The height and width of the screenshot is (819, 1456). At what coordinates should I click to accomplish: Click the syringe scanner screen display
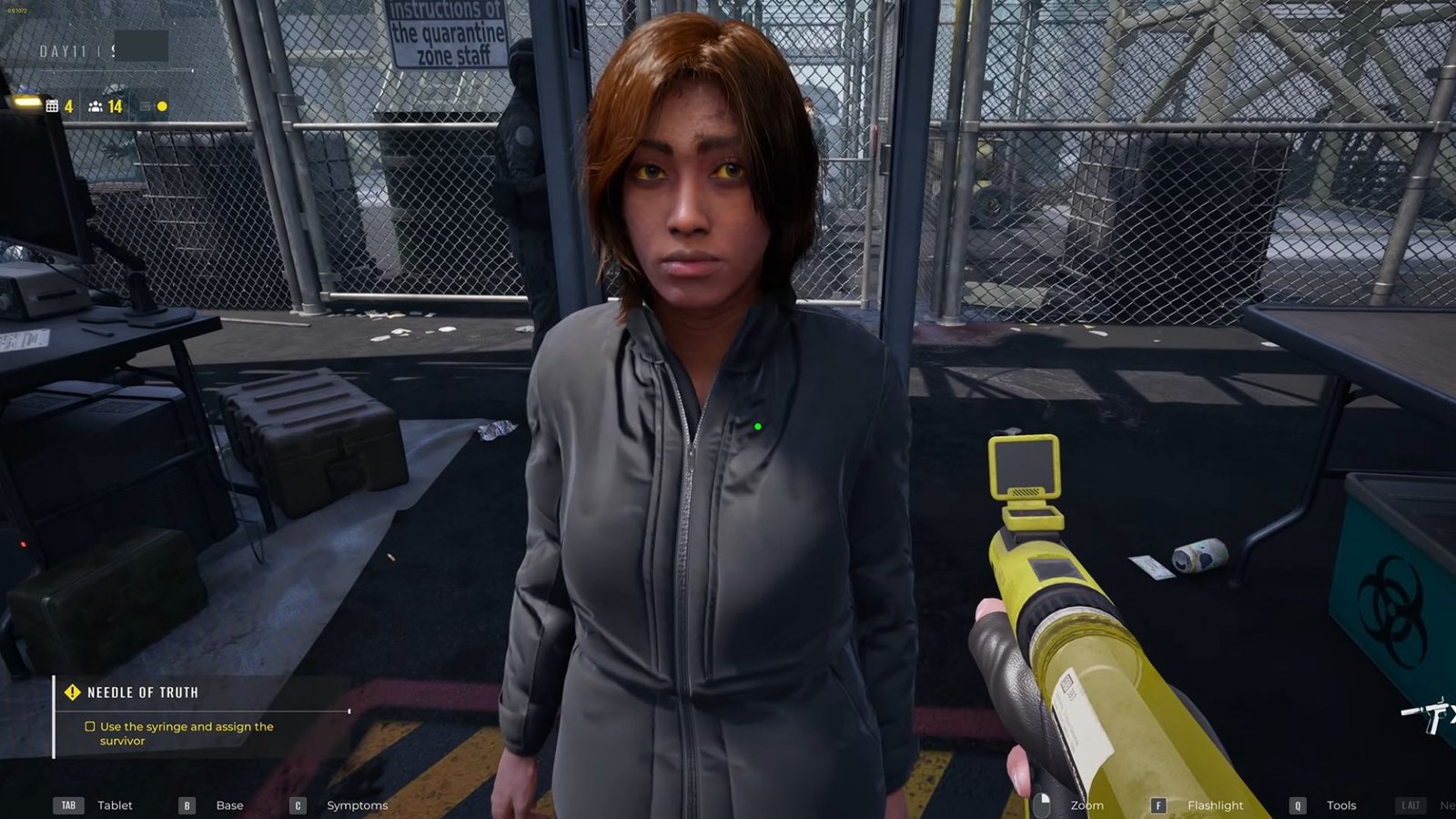[1025, 465]
